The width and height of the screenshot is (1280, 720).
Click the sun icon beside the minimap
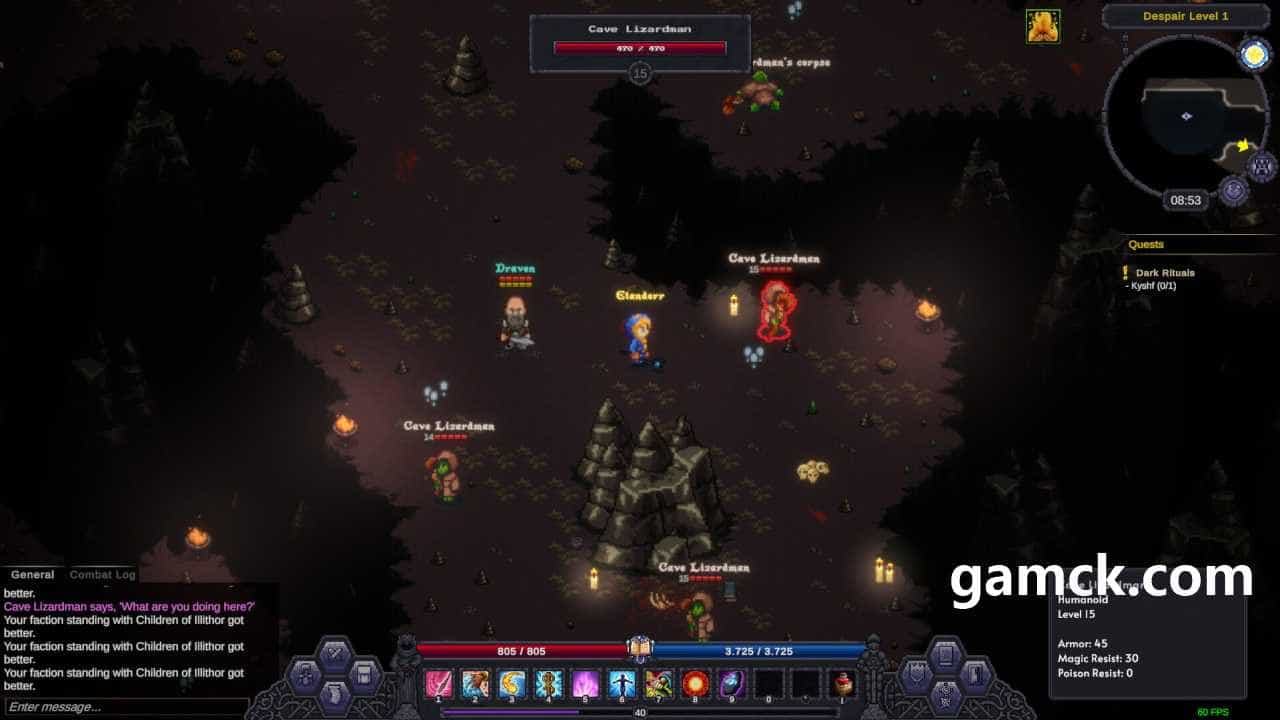click(1254, 55)
